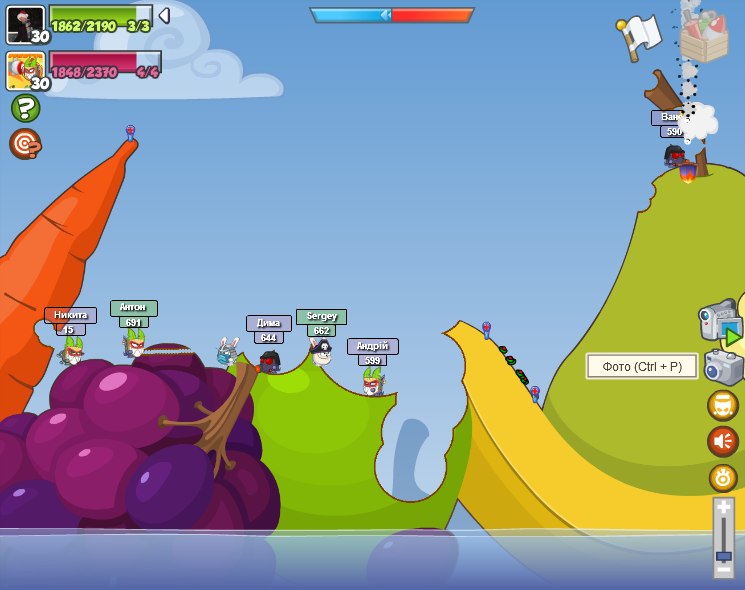
Task: Click the target hint icon
Action: click(25, 144)
